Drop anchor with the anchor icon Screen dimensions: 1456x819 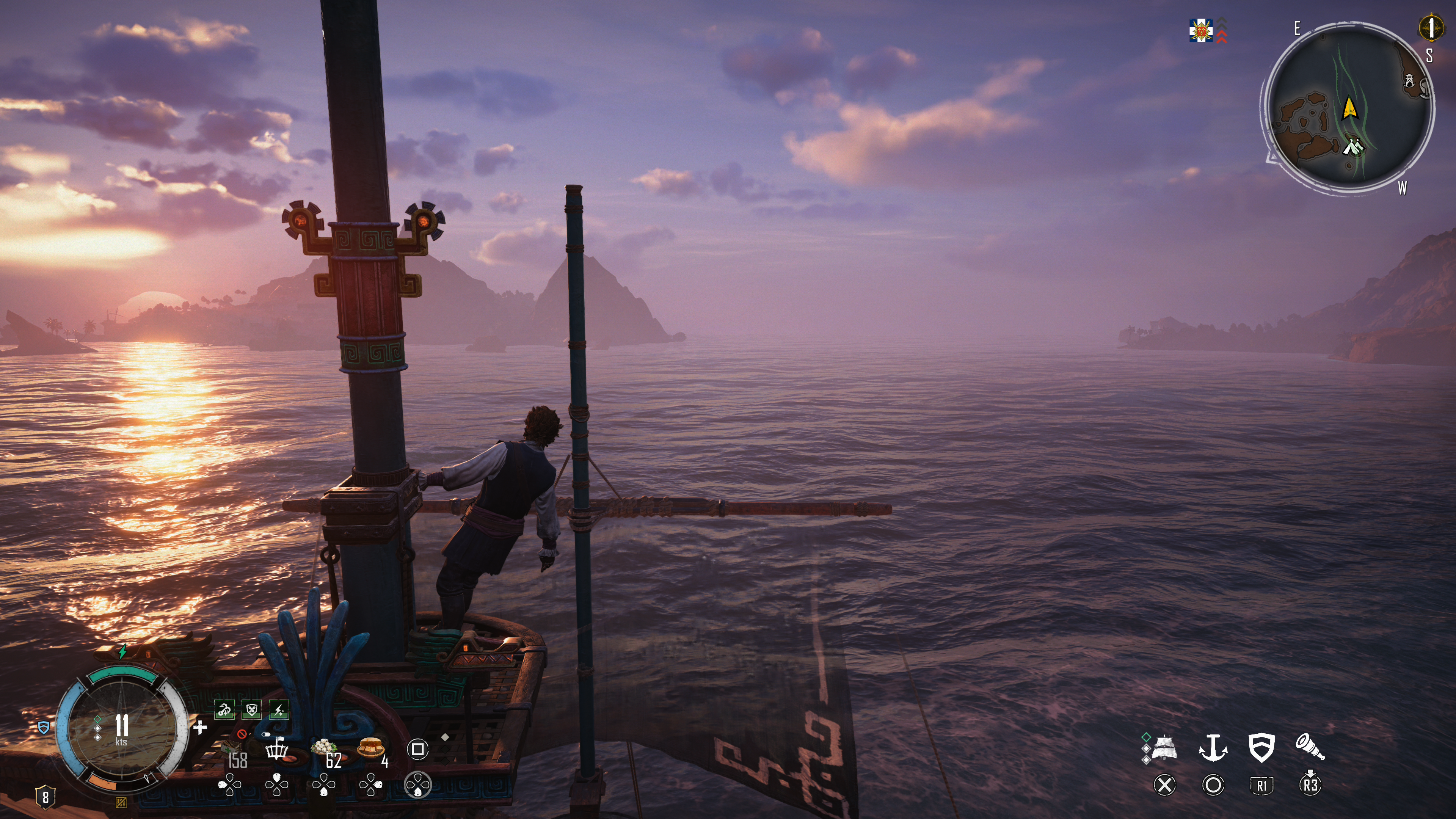click(1213, 748)
